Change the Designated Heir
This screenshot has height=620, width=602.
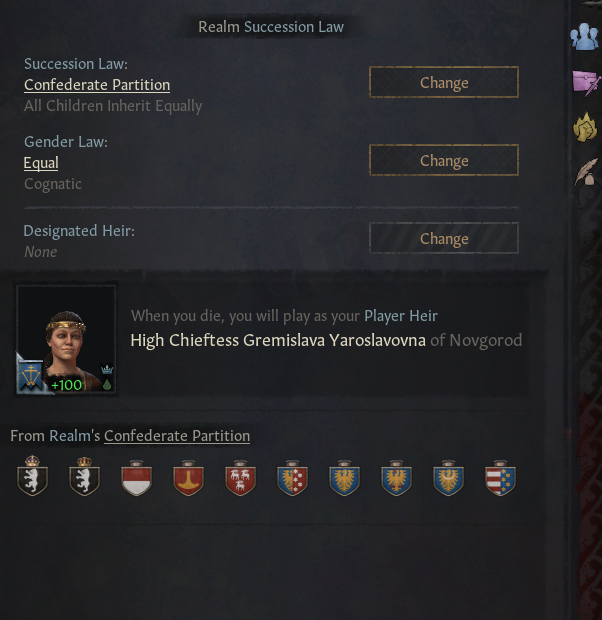[443, 239]
